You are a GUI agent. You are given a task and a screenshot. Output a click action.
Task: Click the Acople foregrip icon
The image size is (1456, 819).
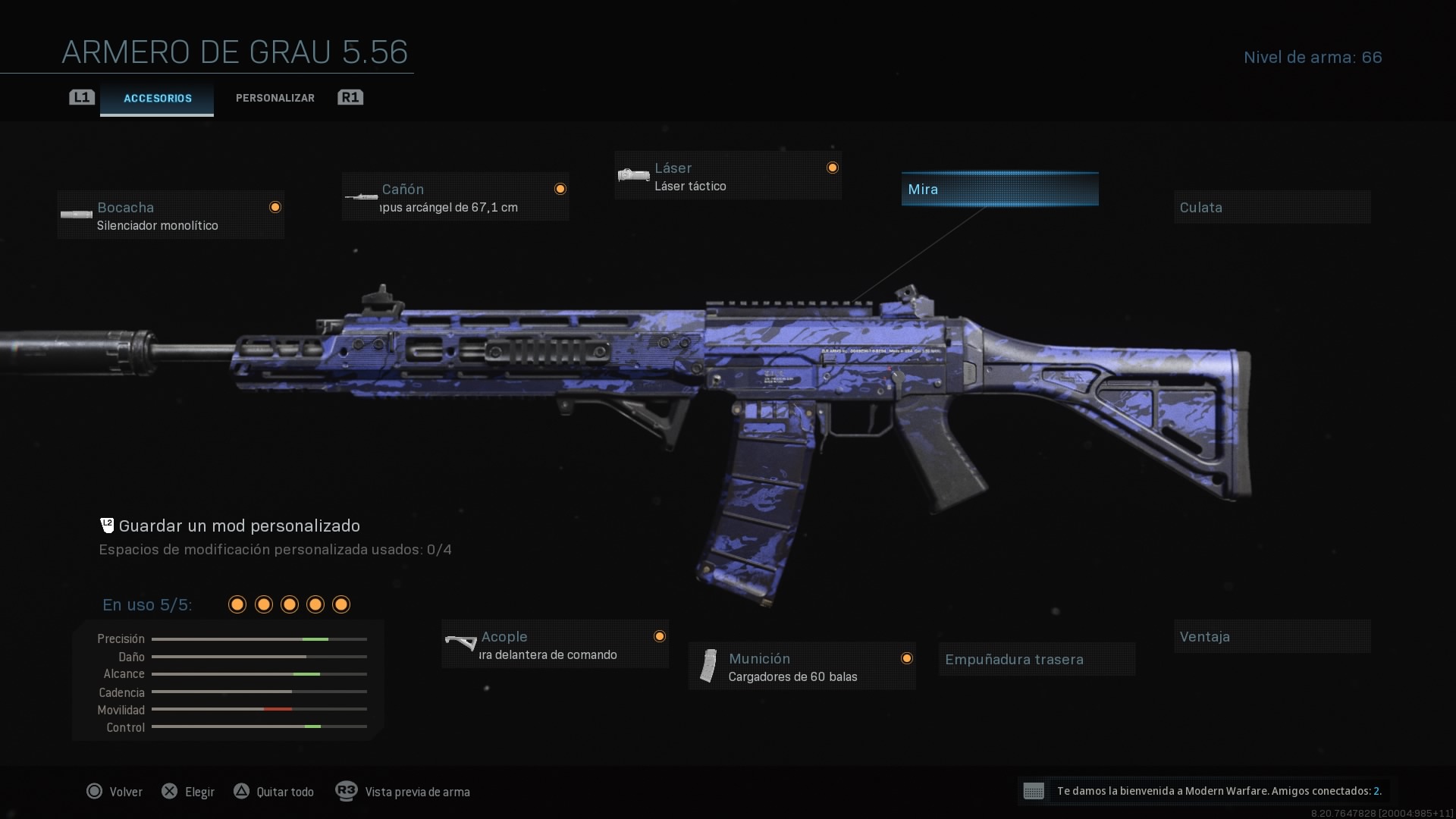461,644
